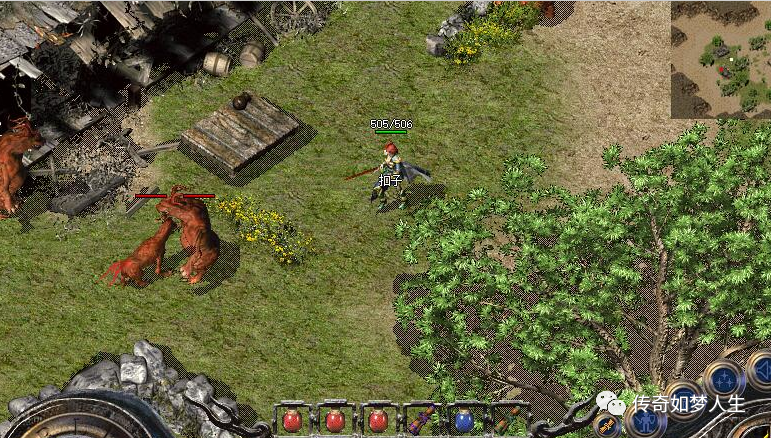Open the character figure panel button
Viewport: 771px width, 438px height.
(644, 421)
